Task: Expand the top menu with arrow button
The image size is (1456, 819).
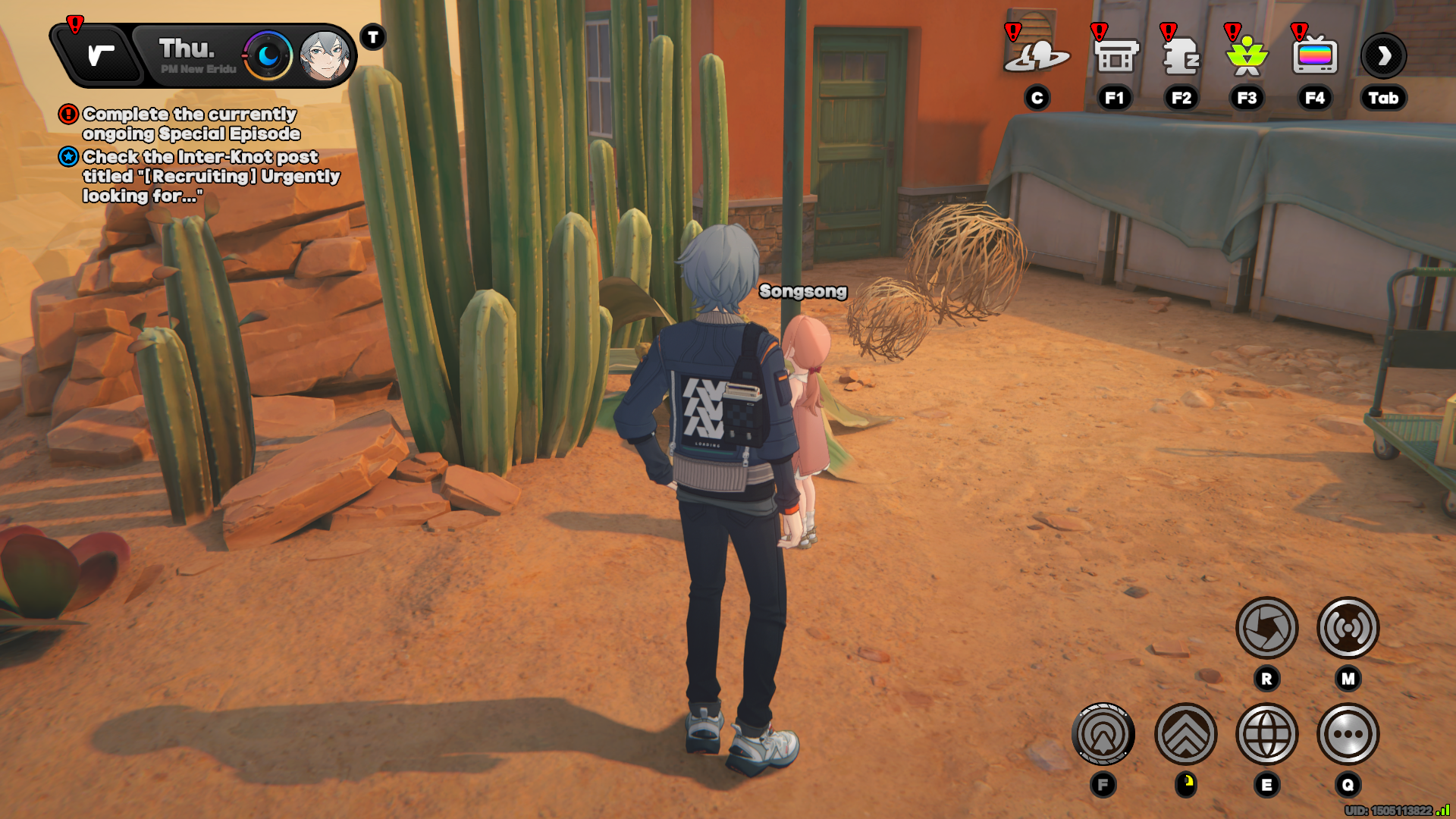Action: point(1383,55)
